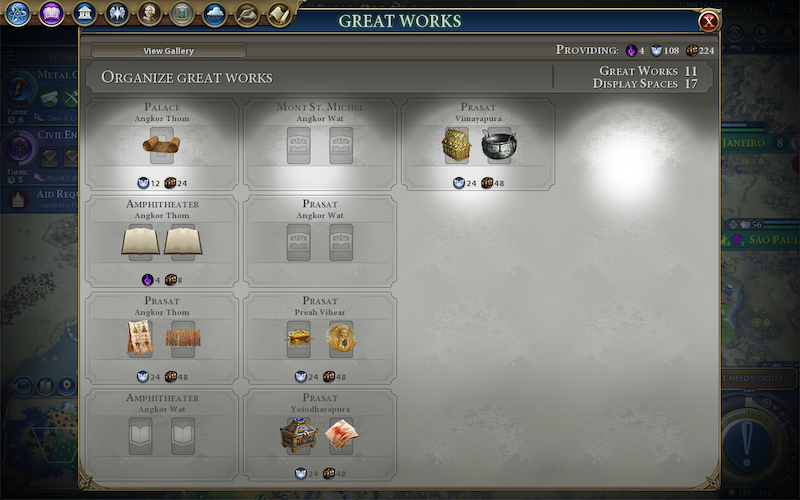Select the black cauldron relic in Vimayapura
Viewport: 800px width, 500px height.
pyautogui.click(x=498, y=146)
